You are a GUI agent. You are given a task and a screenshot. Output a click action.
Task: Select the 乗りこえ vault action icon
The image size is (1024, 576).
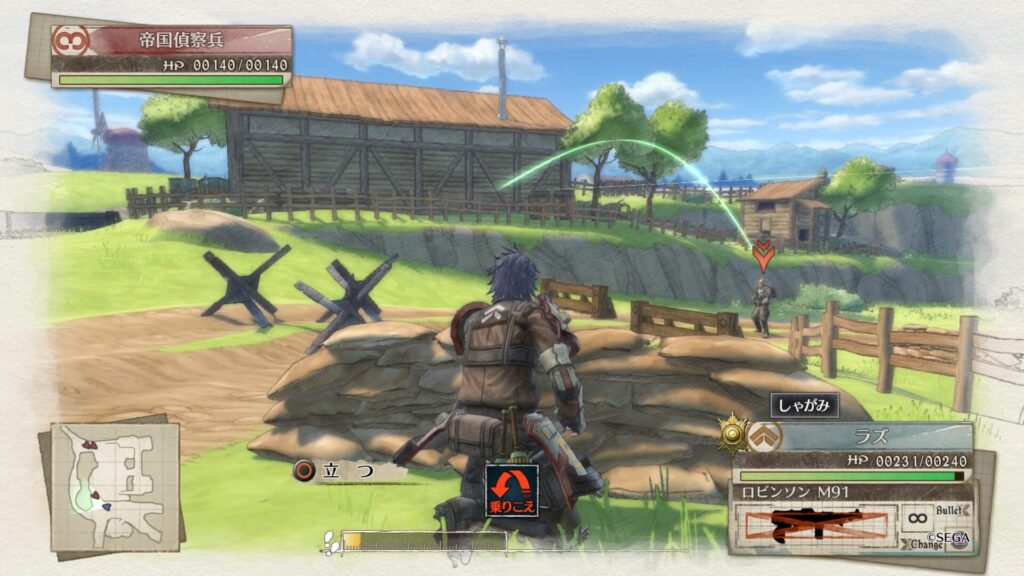pos(512,491)
